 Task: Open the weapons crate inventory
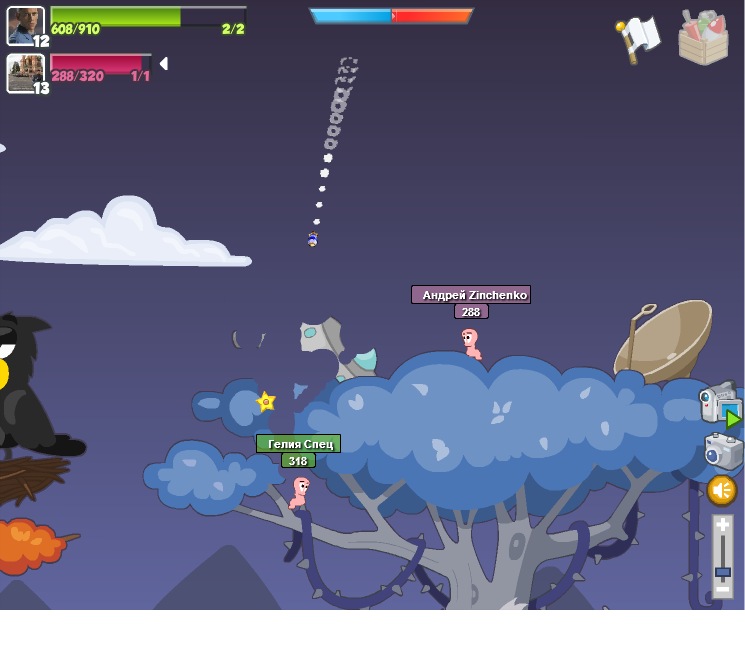point(703,38)
